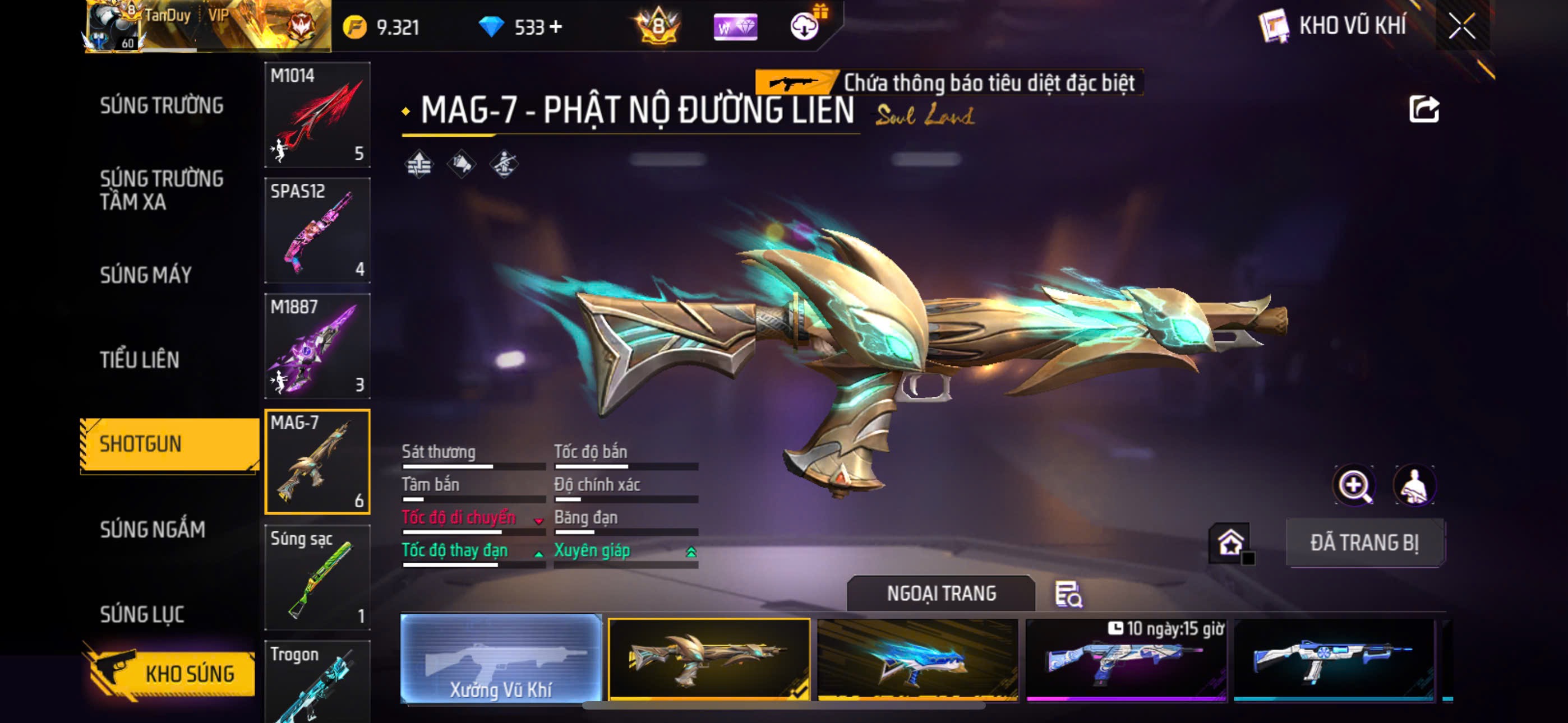Select the Súng Trường category
1568x723 pixels.
[162, 105]
